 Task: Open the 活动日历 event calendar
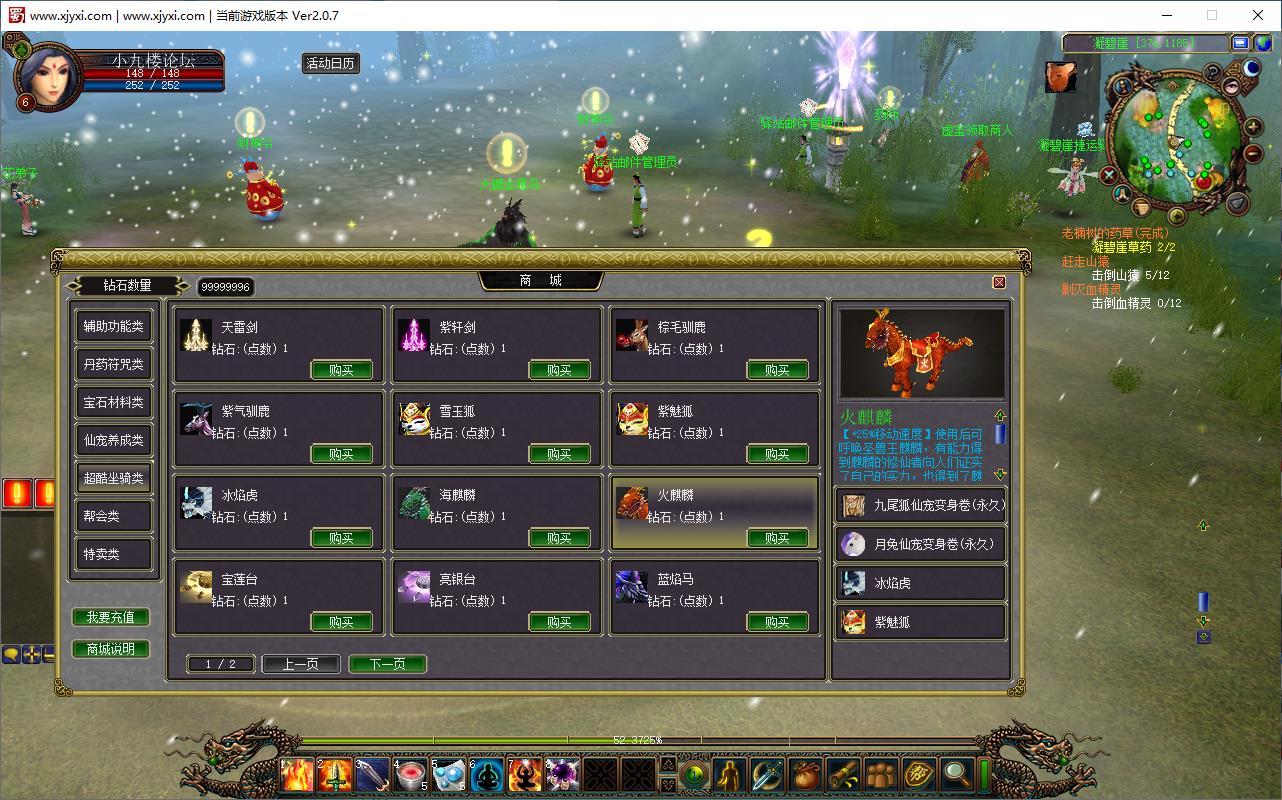tap(331, 63)
